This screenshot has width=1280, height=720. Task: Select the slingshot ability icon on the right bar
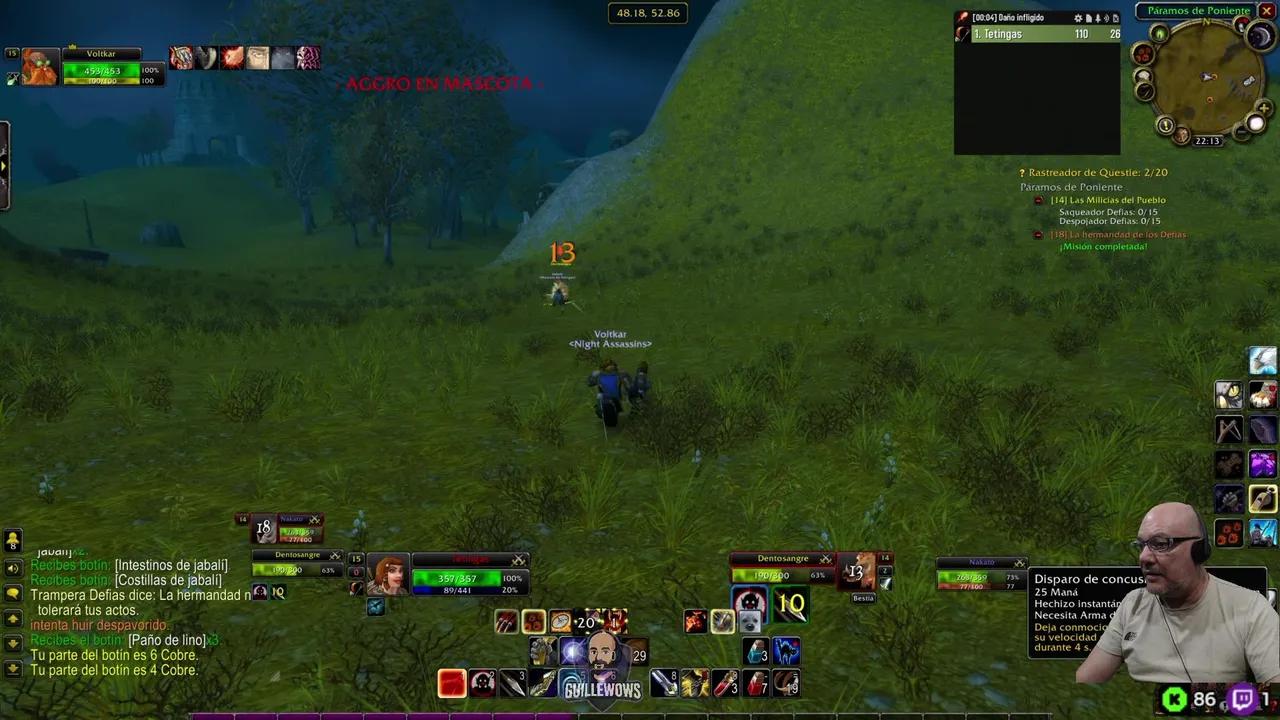1228,429
